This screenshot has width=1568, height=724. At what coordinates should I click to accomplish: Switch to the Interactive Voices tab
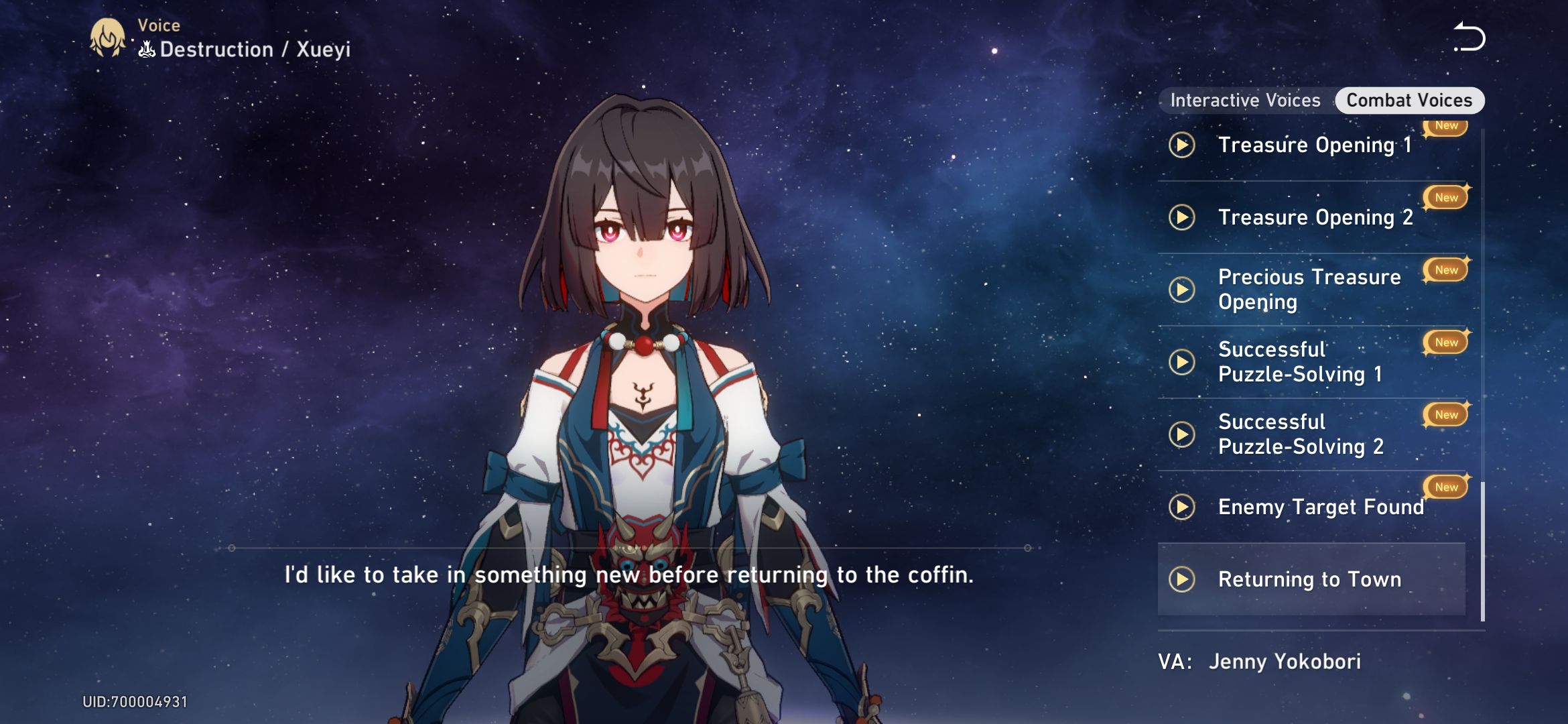[1245, 100]
